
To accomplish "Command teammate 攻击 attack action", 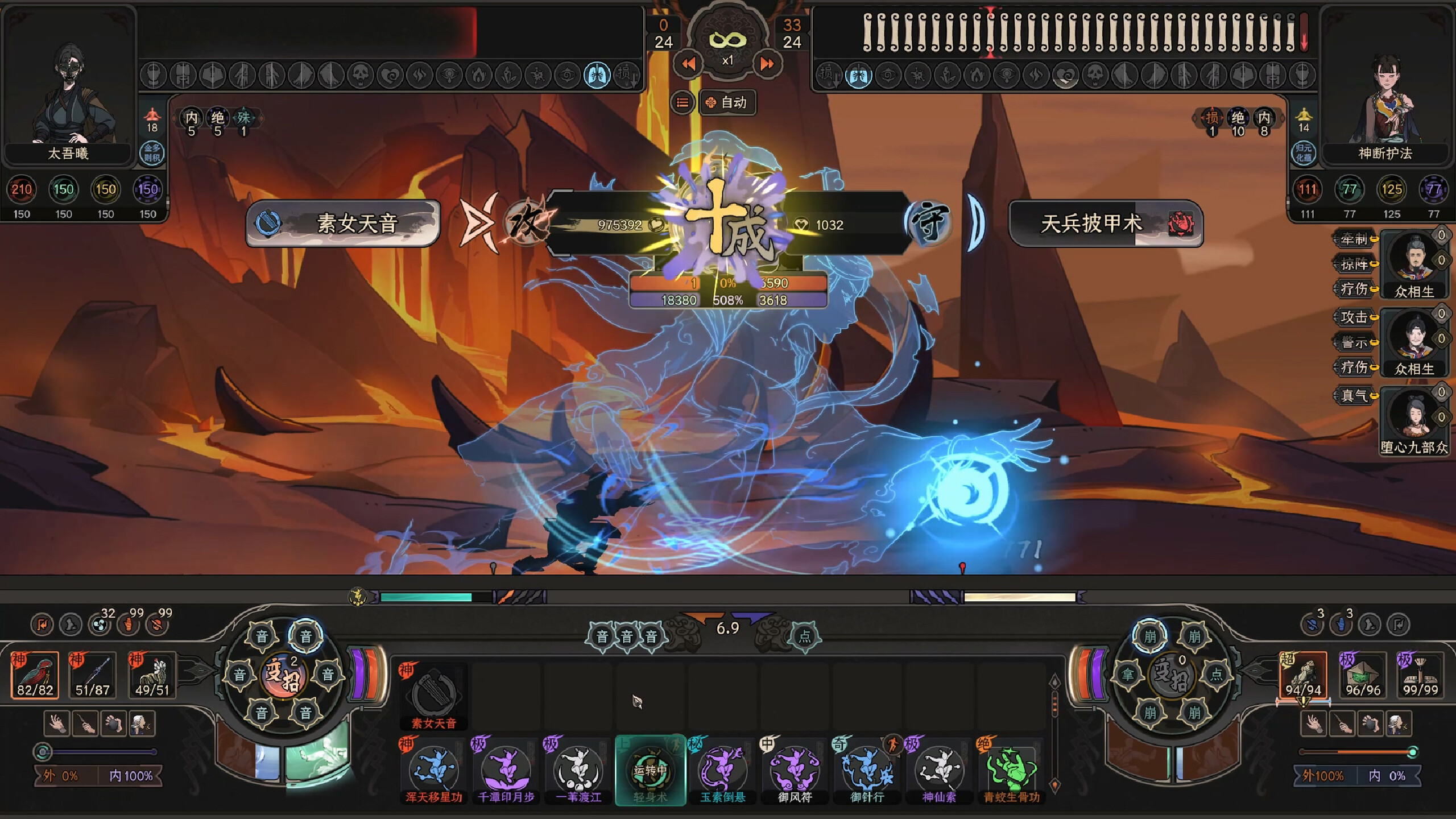I will (x=1355, y=317).
